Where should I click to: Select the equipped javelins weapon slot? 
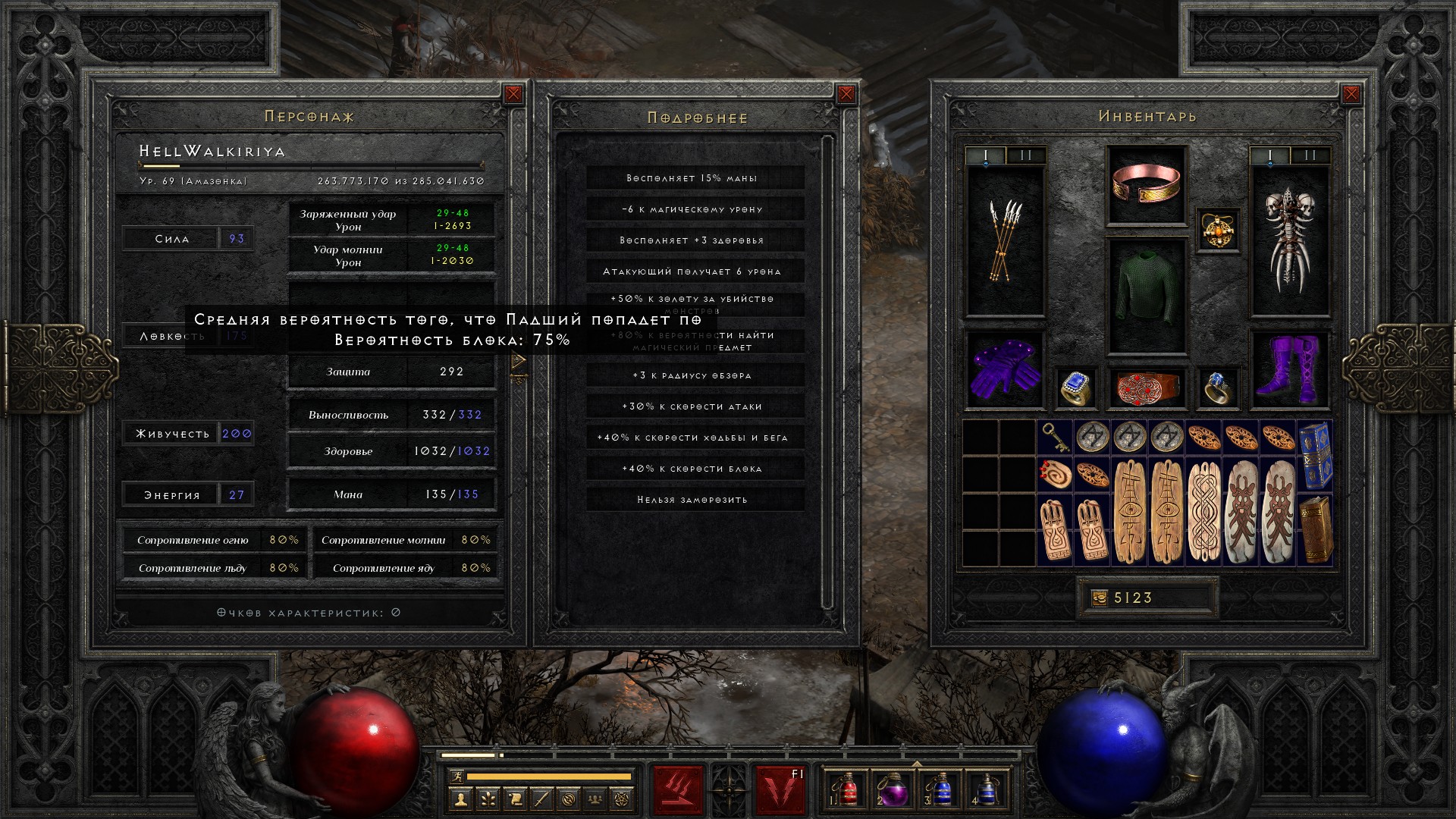(1005, 241)
